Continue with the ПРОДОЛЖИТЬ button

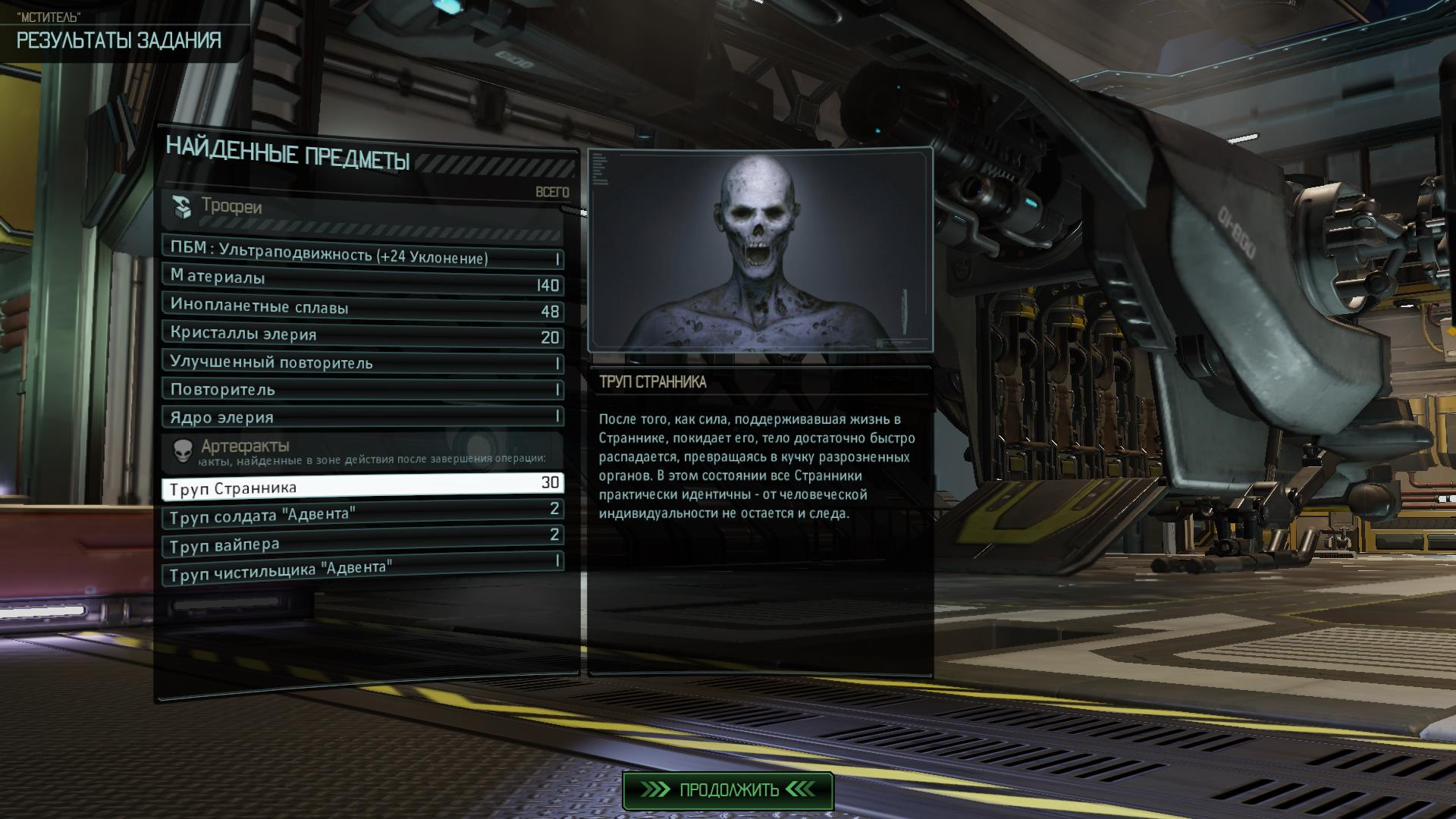[727, 790]
